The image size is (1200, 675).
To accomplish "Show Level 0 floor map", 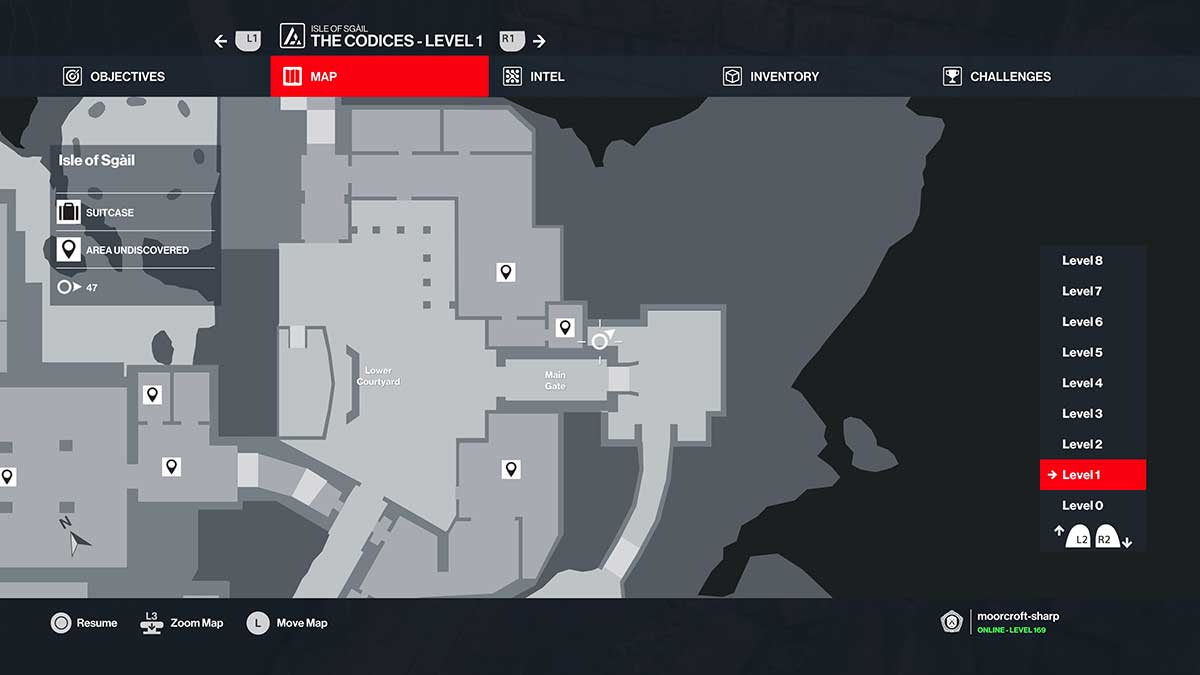I will (1082, 505).
